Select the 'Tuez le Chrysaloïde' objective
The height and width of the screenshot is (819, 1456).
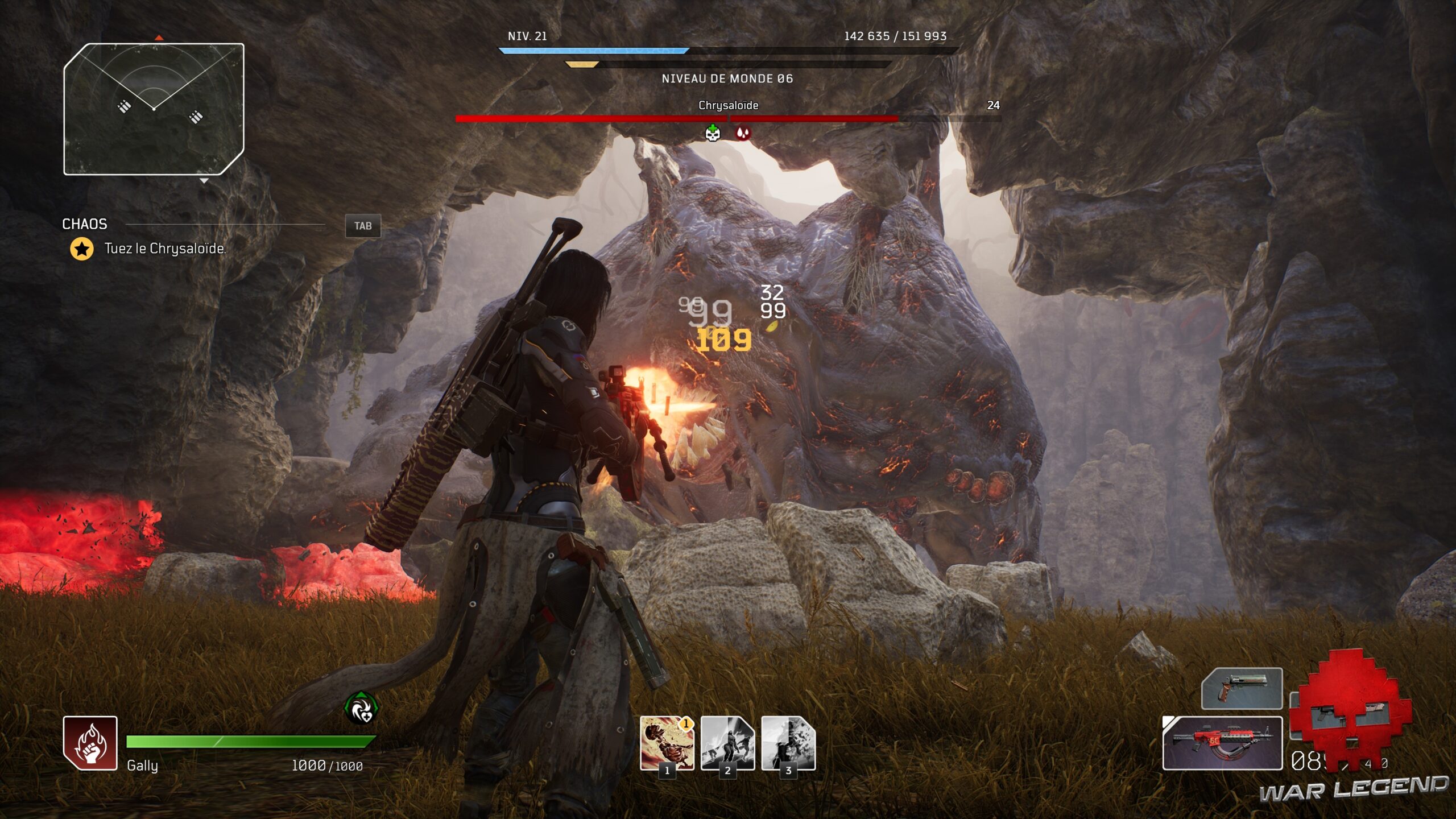point(165,249)
